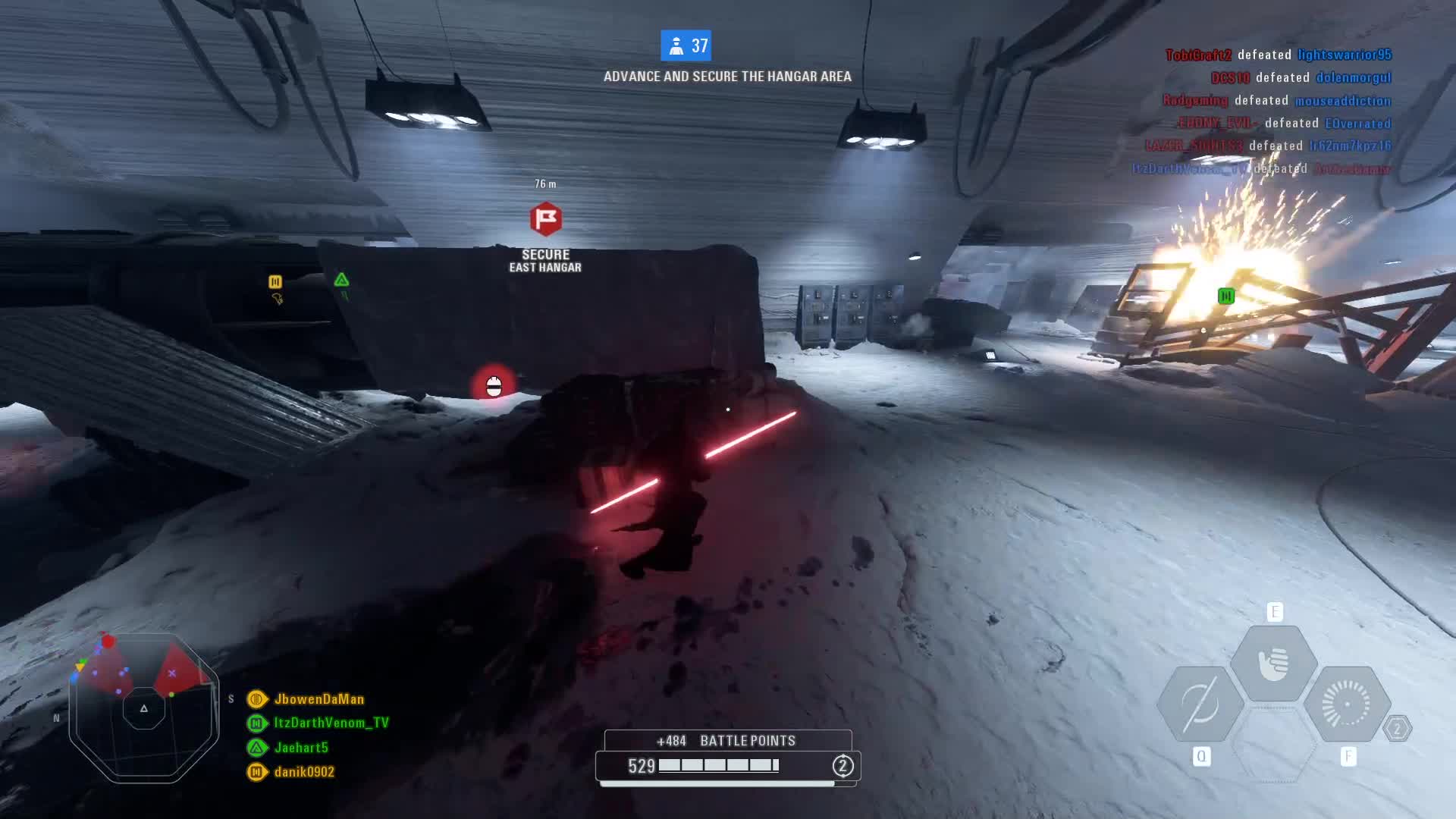Use the radial burst ability hexagon
Screen dimensions: 1456x819
click(1347, 704)
